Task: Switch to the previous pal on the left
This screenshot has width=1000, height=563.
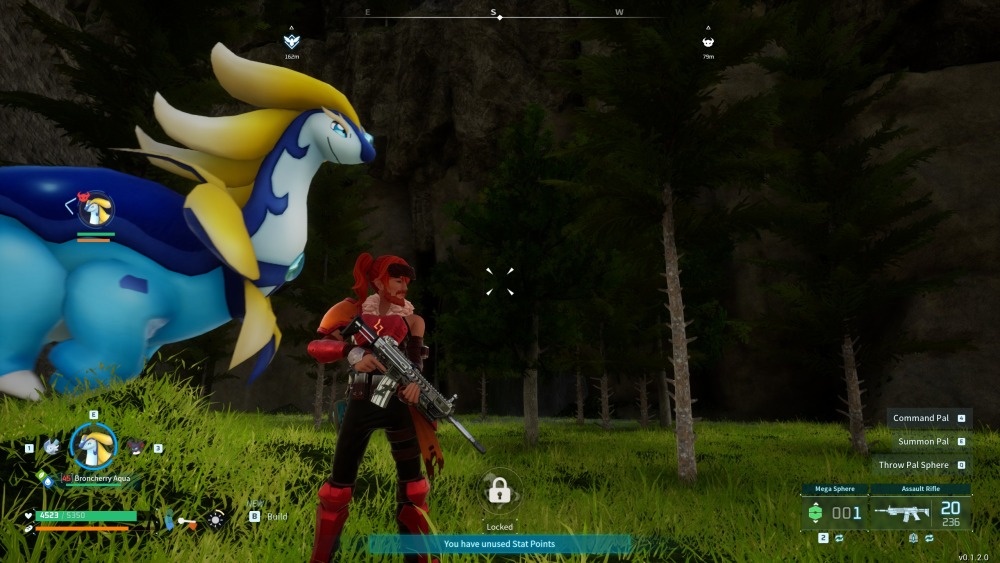Action: (x=51, y=447)
